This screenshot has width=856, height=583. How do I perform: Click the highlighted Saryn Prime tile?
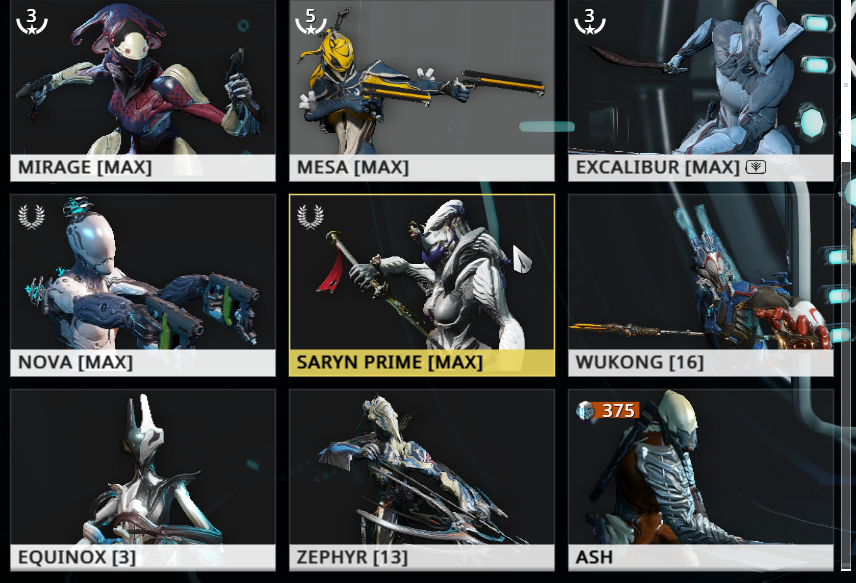[421, 284]
